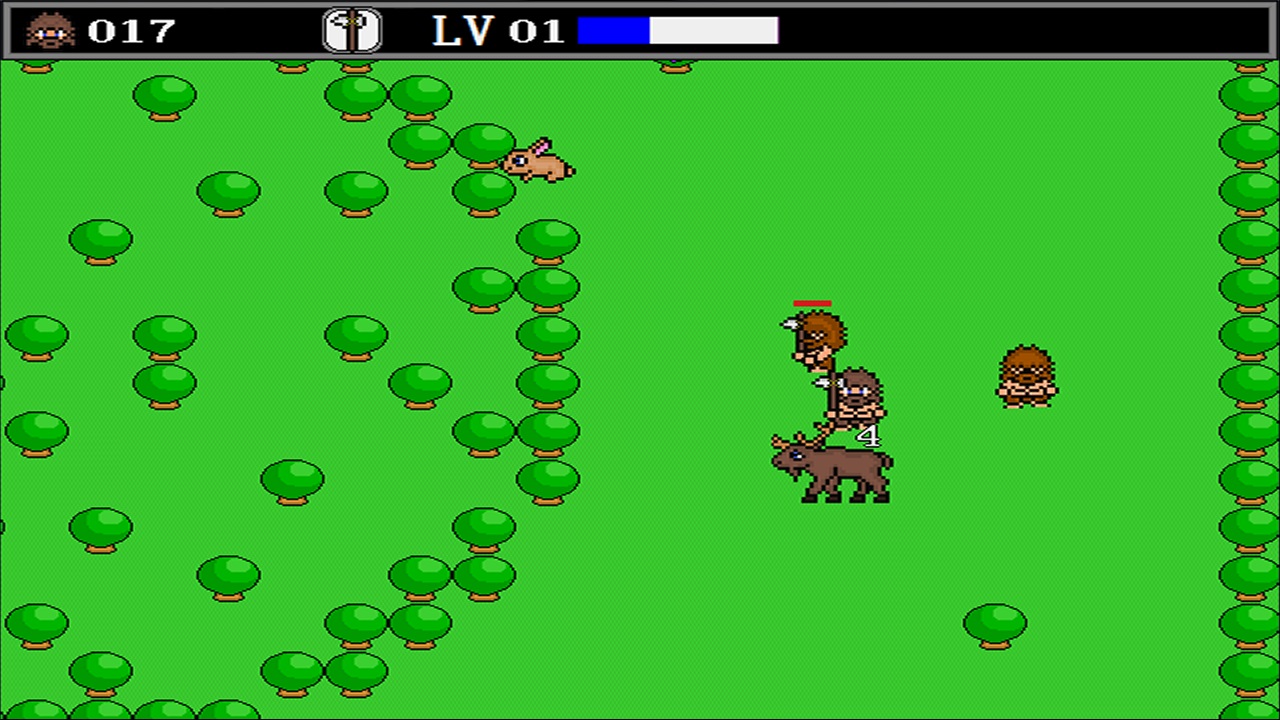Click the damage number 4 above the moose
The width and height of the screenshot is (1280, 720).
pos(868,436)
